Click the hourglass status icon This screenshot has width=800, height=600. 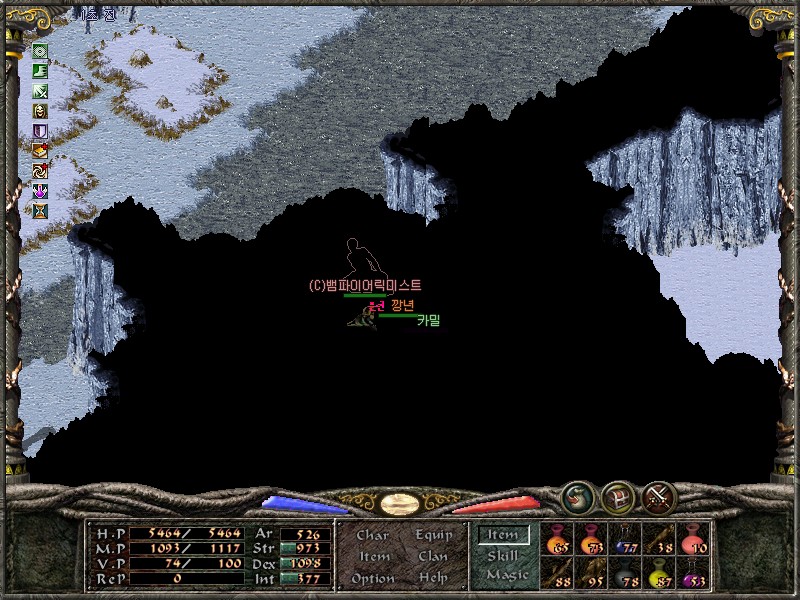coord(41,211)
